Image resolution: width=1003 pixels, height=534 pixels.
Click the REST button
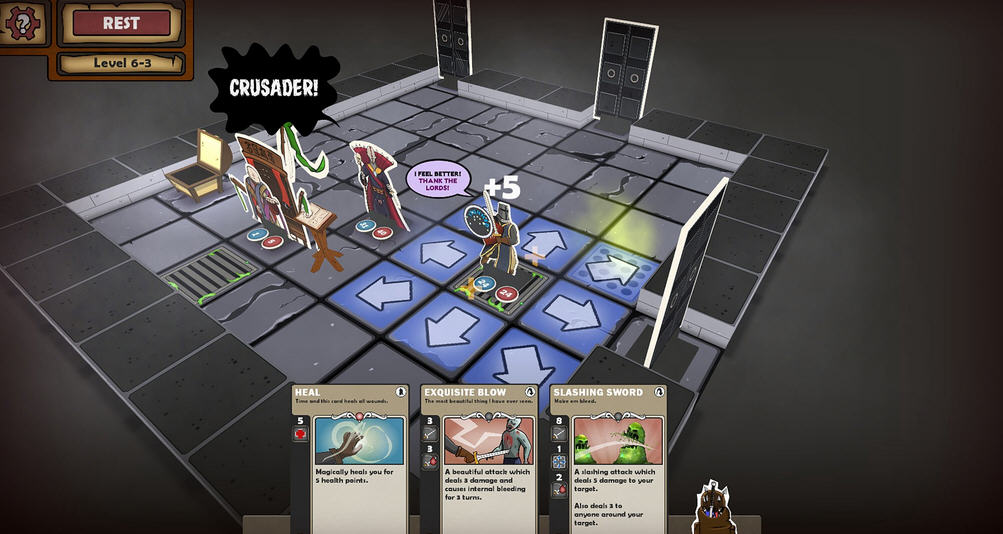click(x=121, y=23)
